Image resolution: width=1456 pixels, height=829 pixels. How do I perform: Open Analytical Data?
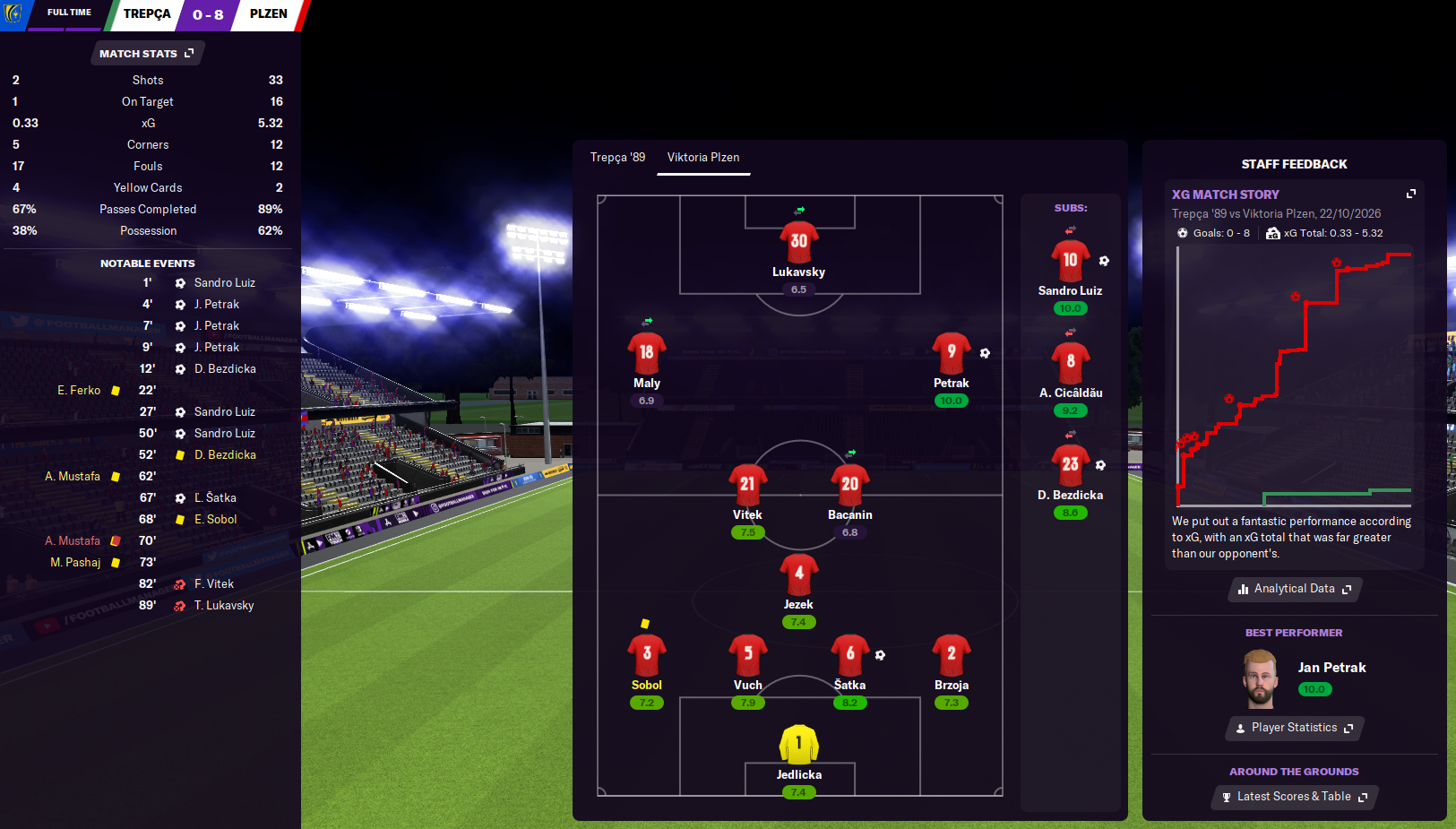[x=1295, y=589]
